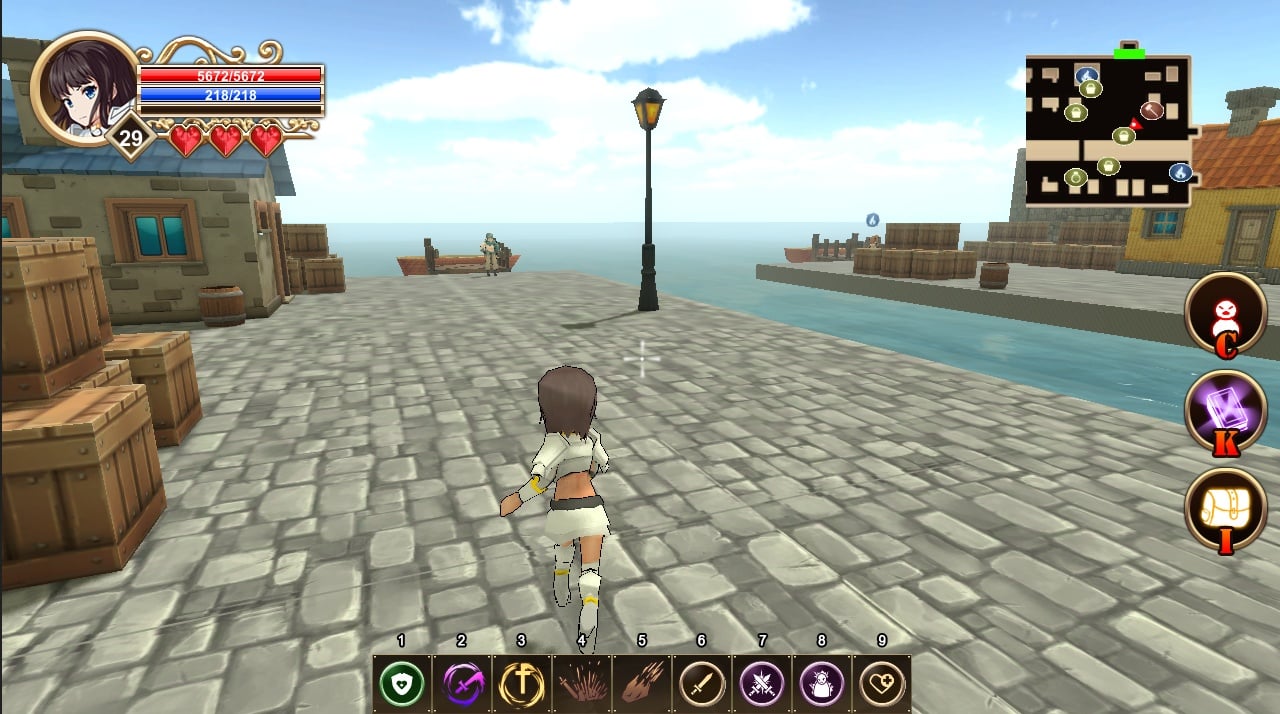Click the potion flask marker on the minimap
This screenshot has height=714, width=1280.
[1076, 178]
